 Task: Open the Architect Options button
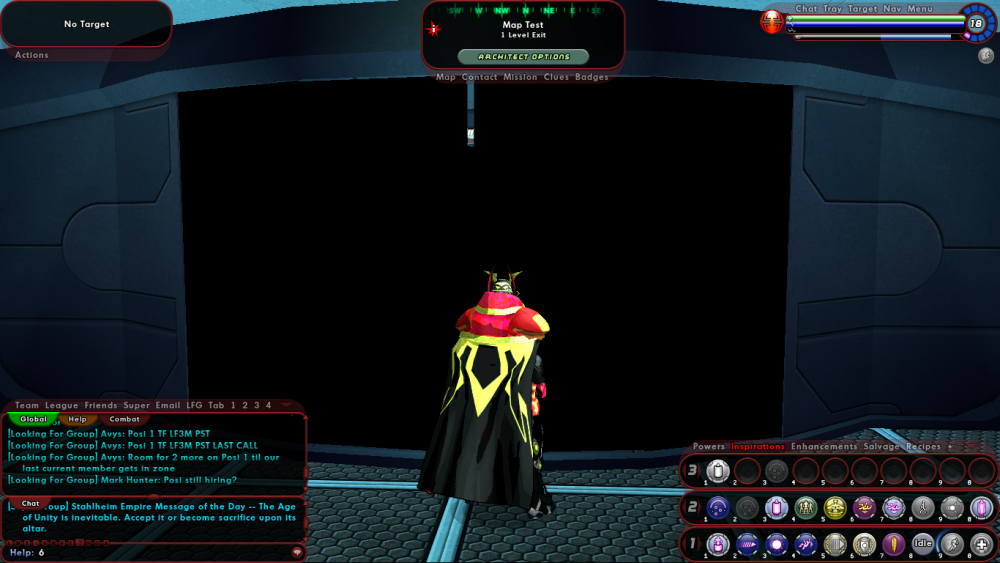(523, 57)
